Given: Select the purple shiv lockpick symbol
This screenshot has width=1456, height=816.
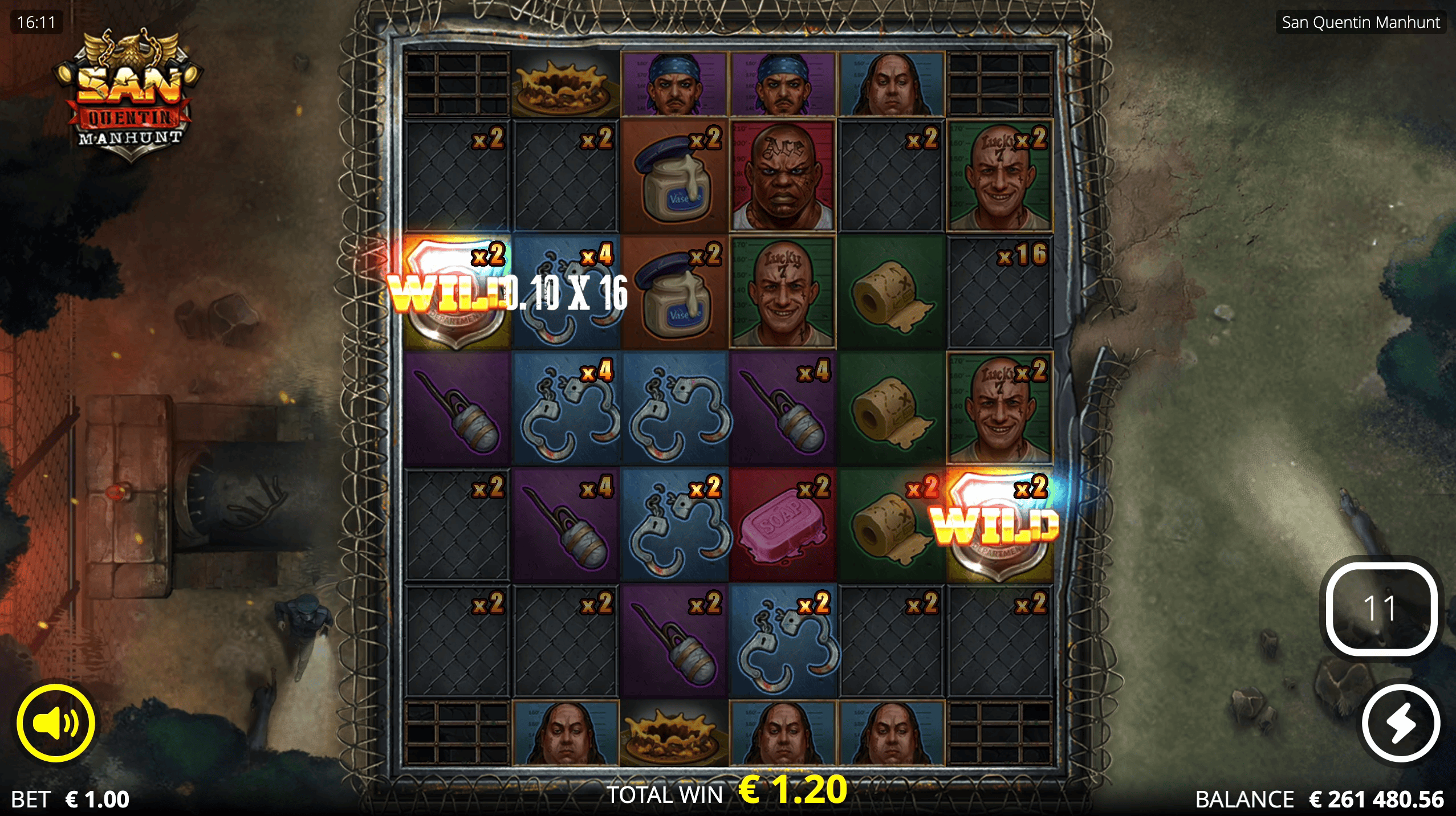Looking at the screenshot, I should 456,411.
